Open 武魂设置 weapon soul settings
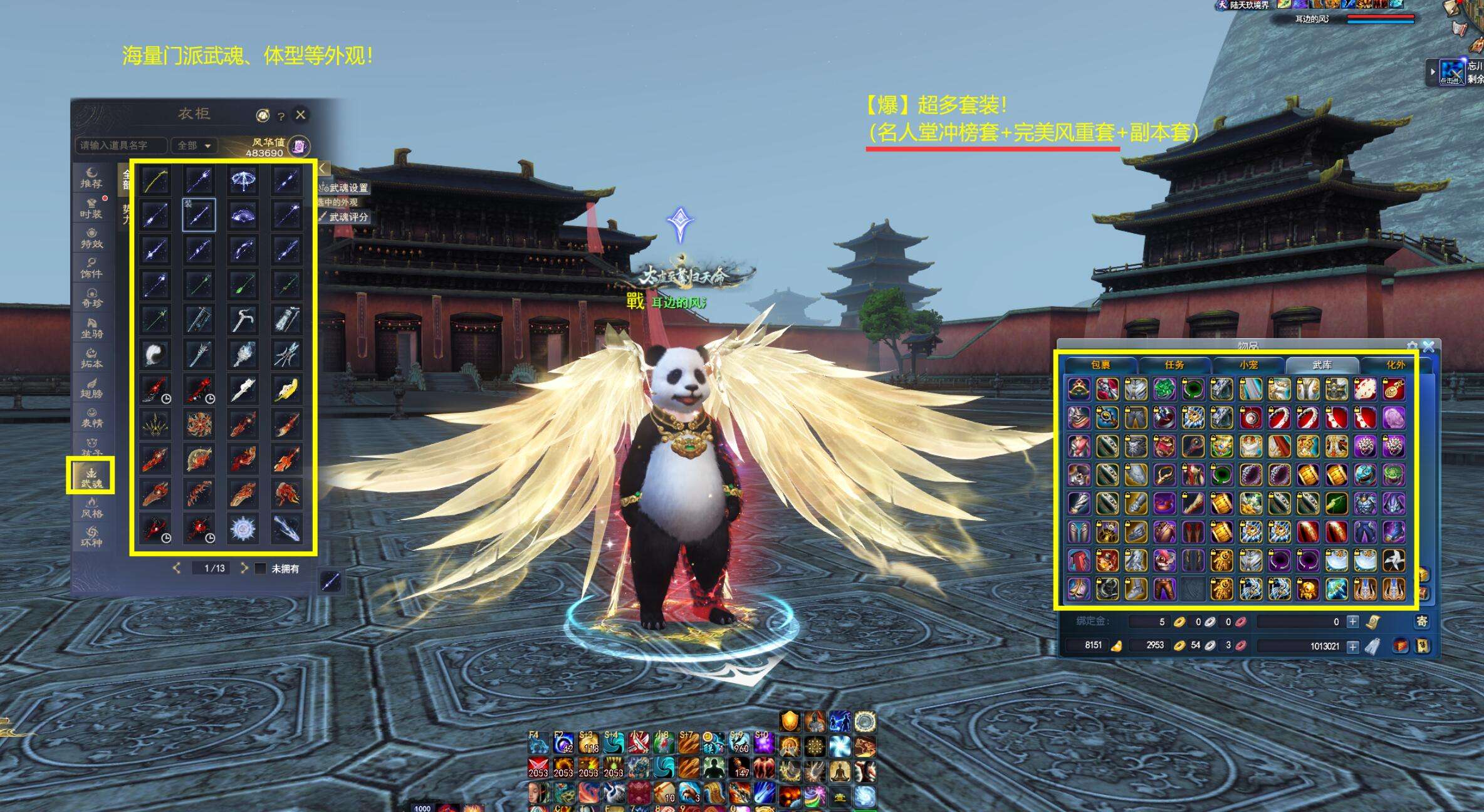The width and height of the screenshot is (1484, 812). [344, 187]
